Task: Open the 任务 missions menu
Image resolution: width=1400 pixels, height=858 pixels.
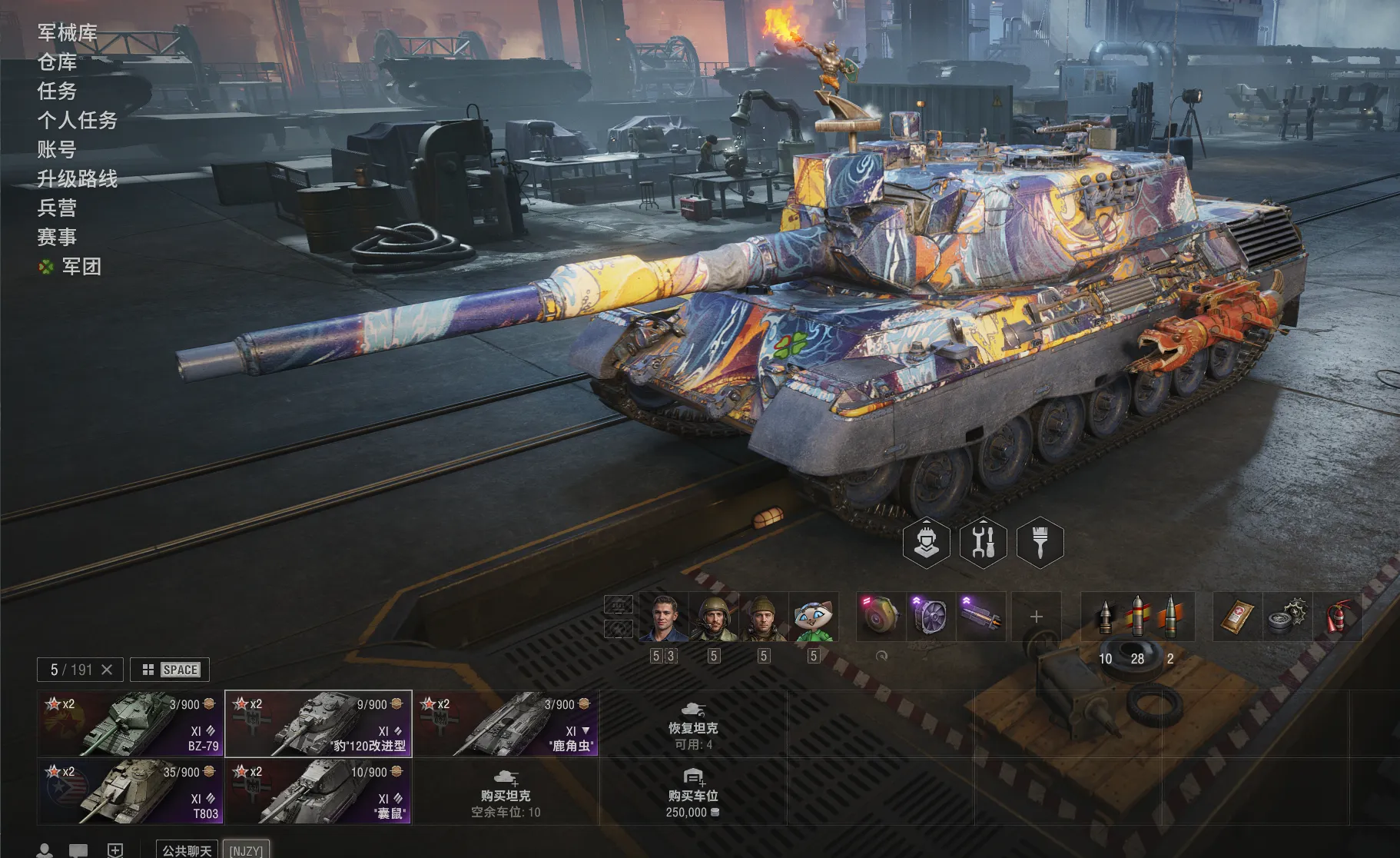Action: pyautogui.click(x=58, y=91)
